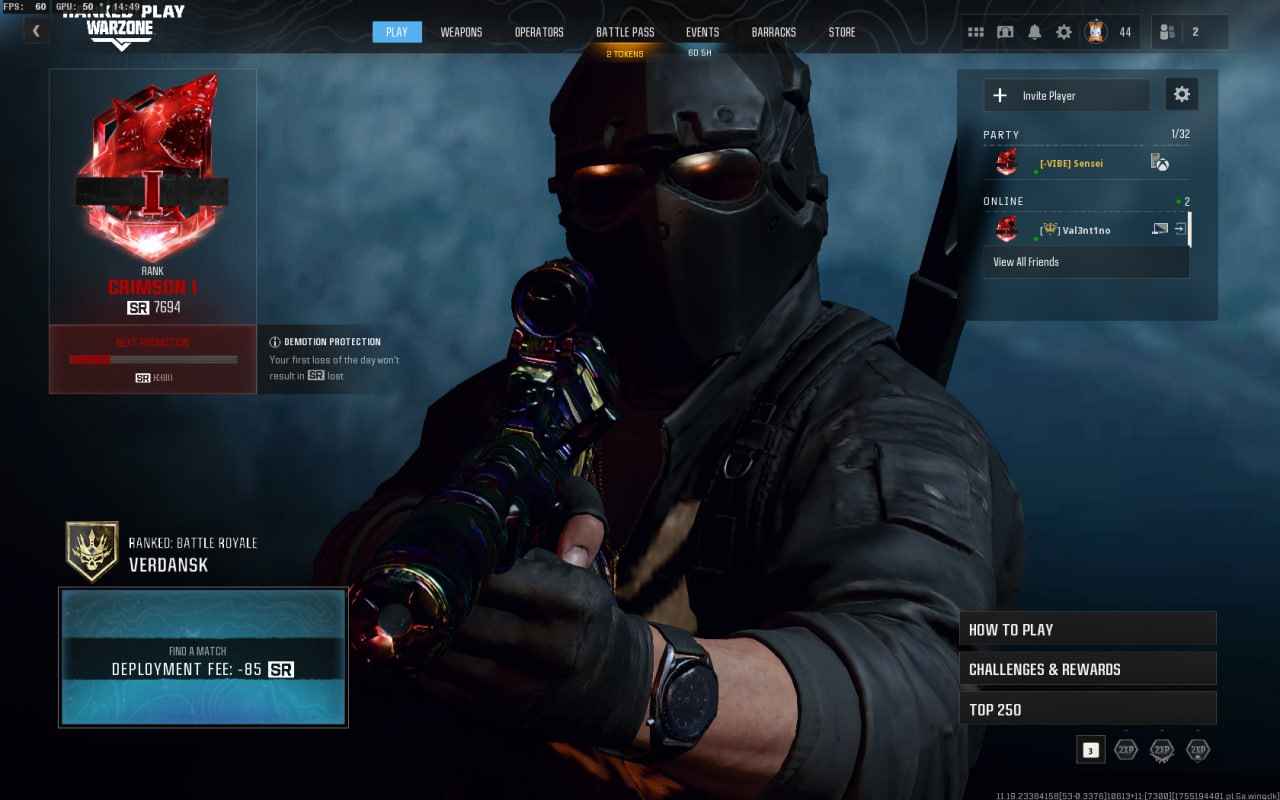The height and width of the screenshot is (800, 1280).
Task: Click the Find a Match deployment banner
Action: 203,660
